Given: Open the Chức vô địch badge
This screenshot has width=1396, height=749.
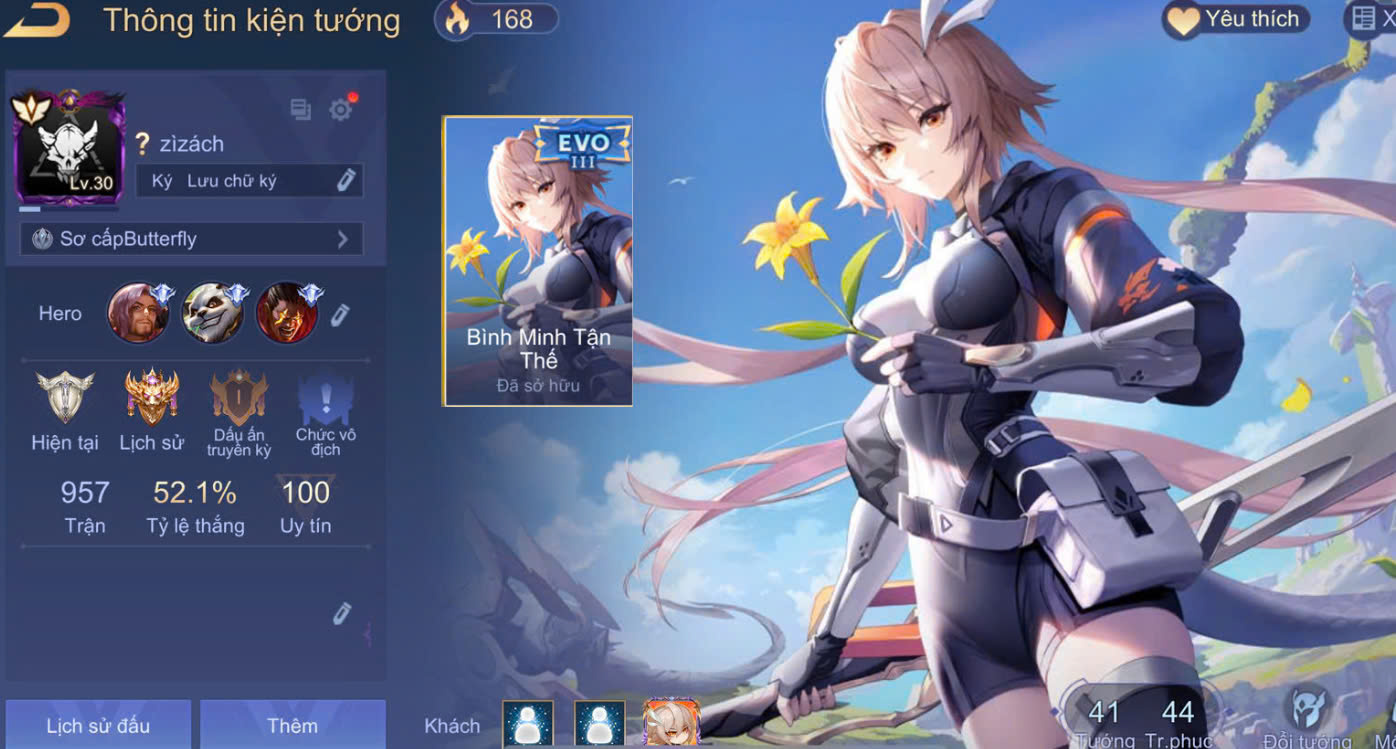Looking at the screenshot, I should point(326,400).
